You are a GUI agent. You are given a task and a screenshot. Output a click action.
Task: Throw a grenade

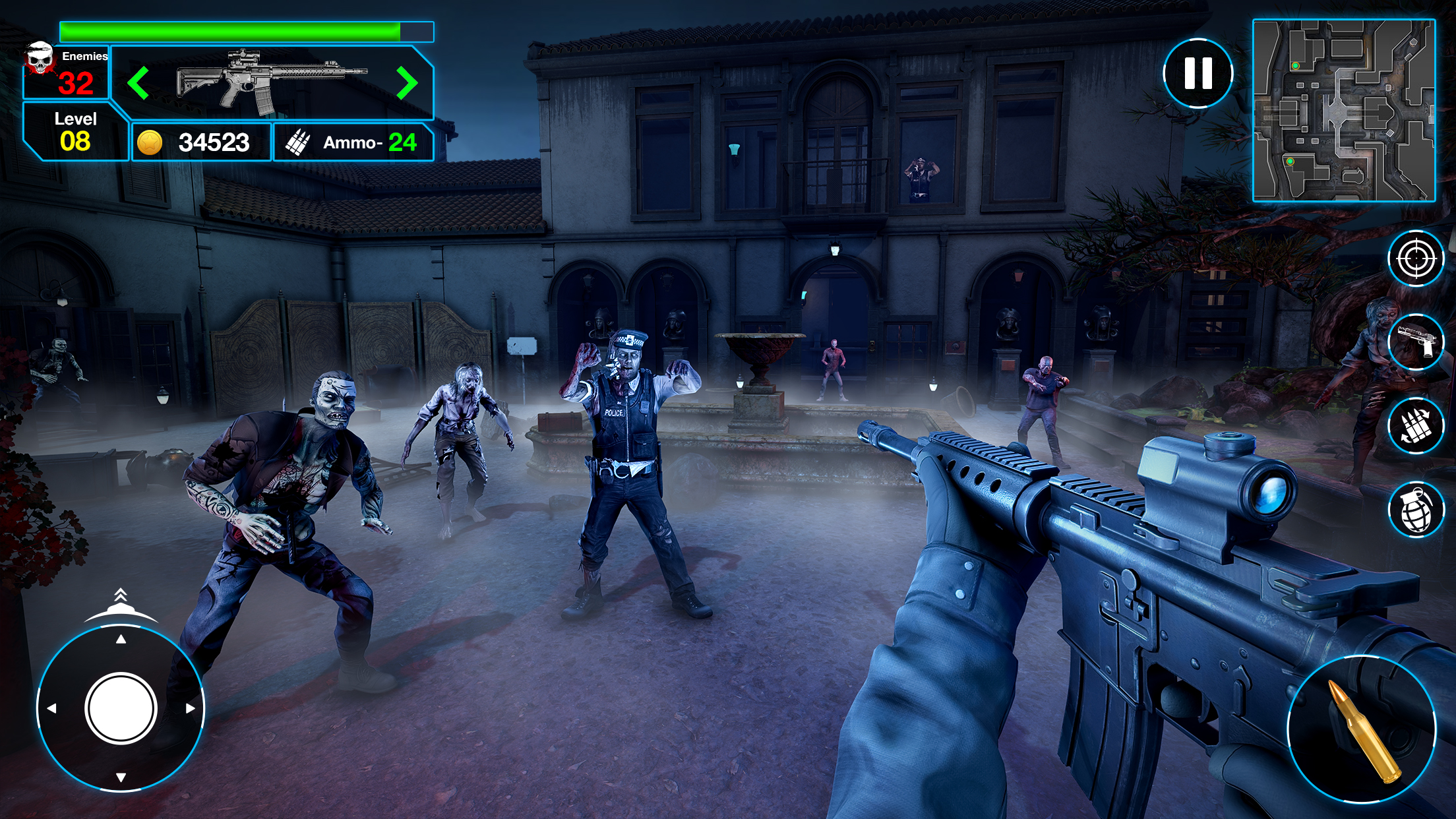[x=1415, y=510]
